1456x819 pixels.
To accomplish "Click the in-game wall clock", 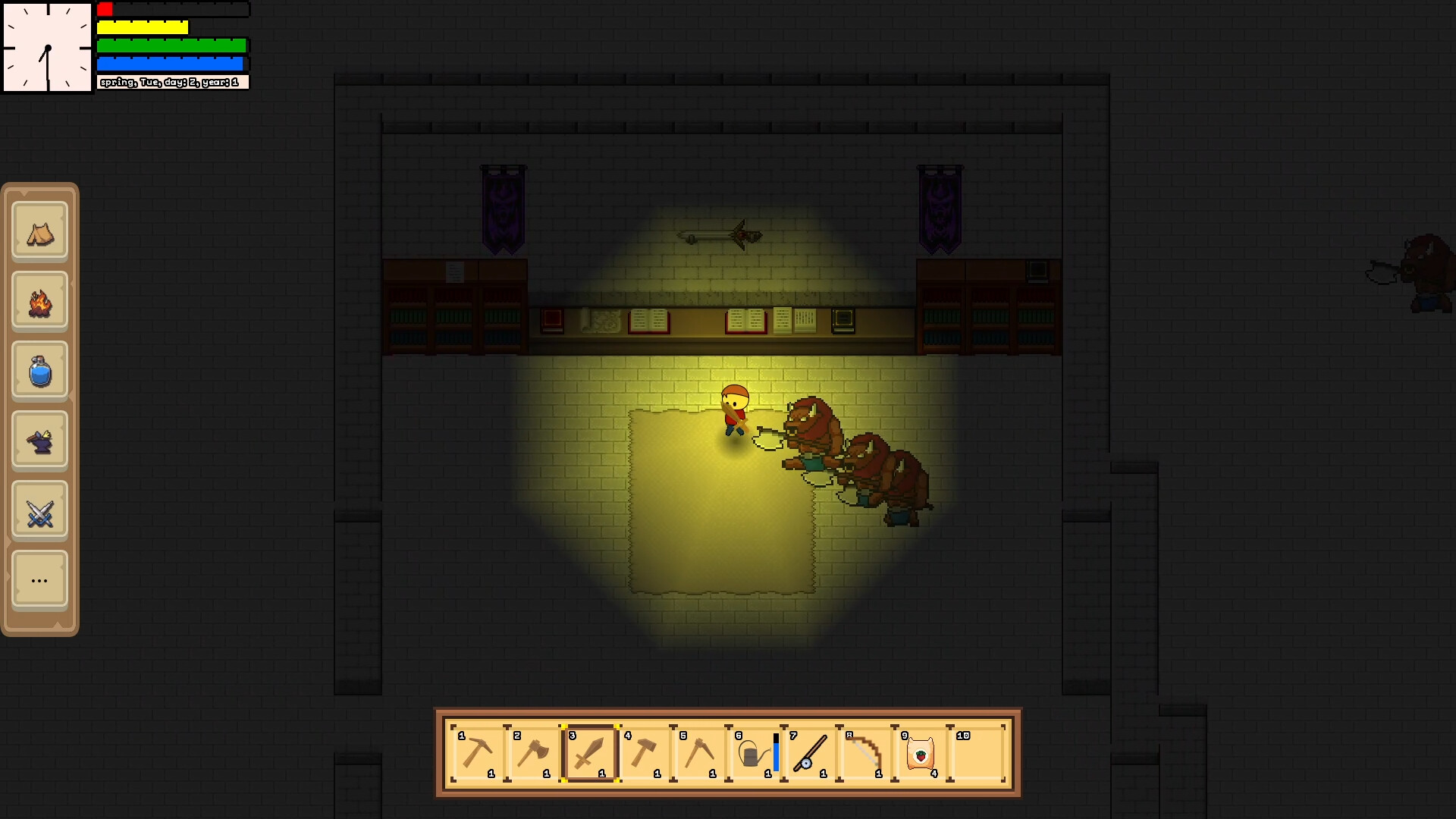I will [x=47, y=47].
